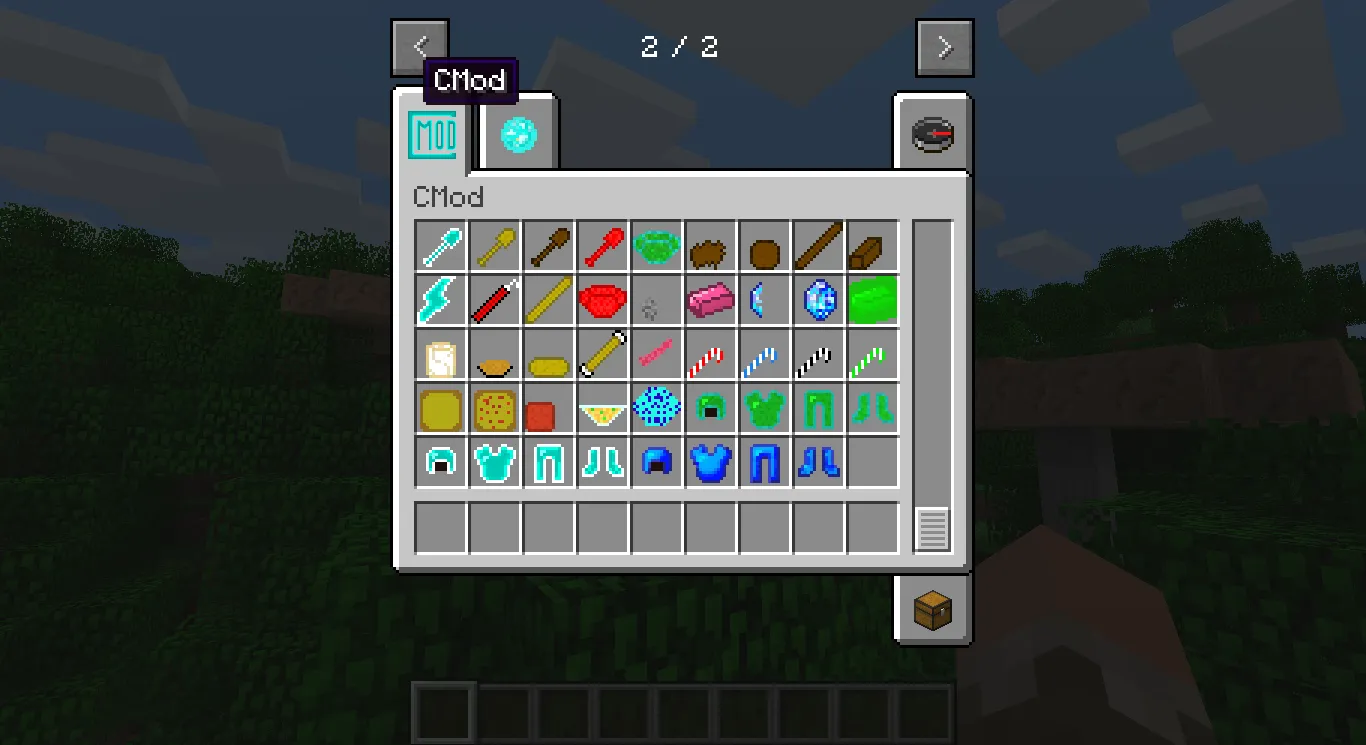Select the golden pencil item
This screenshot has width=1366, height=745.
point(602,354)
